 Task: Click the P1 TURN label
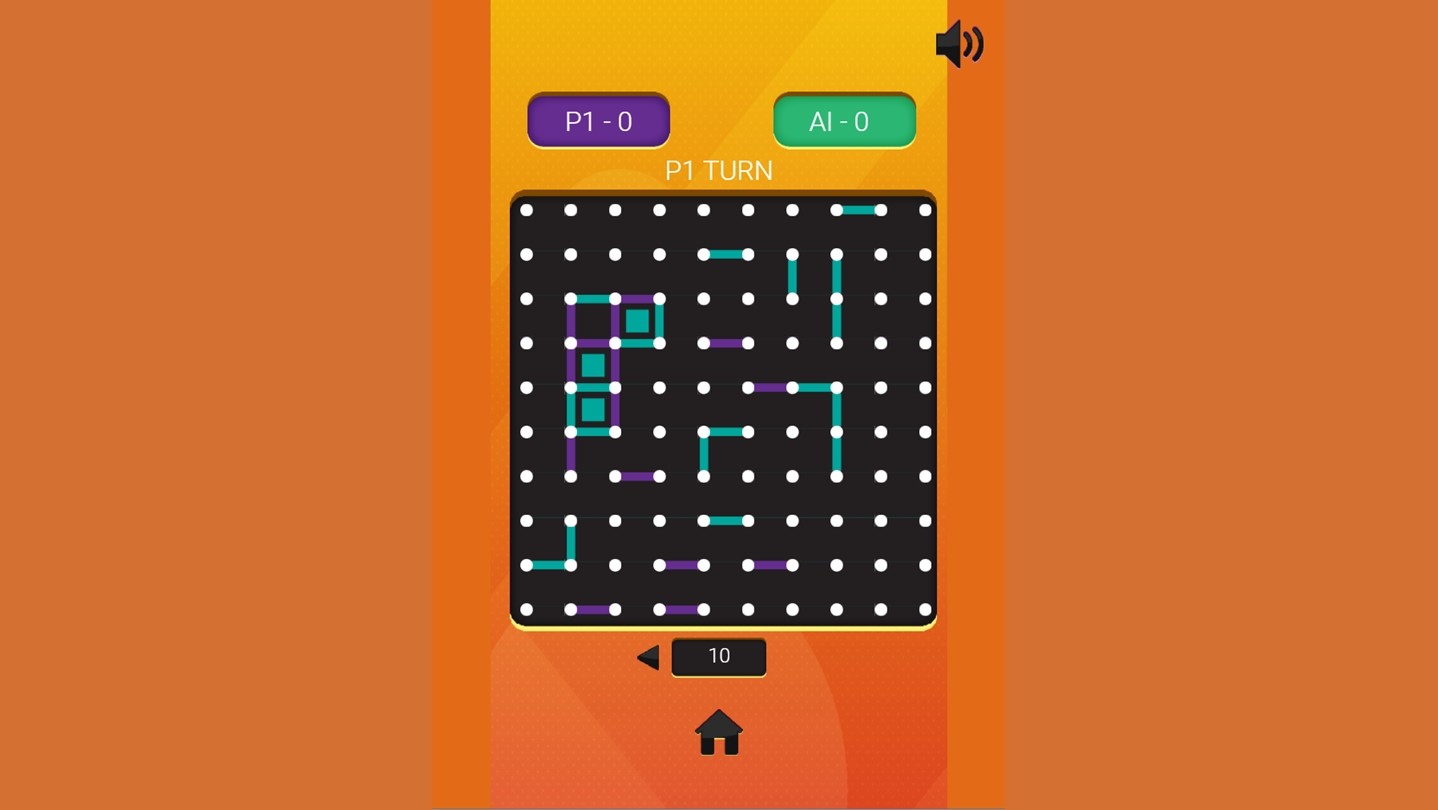719,171
